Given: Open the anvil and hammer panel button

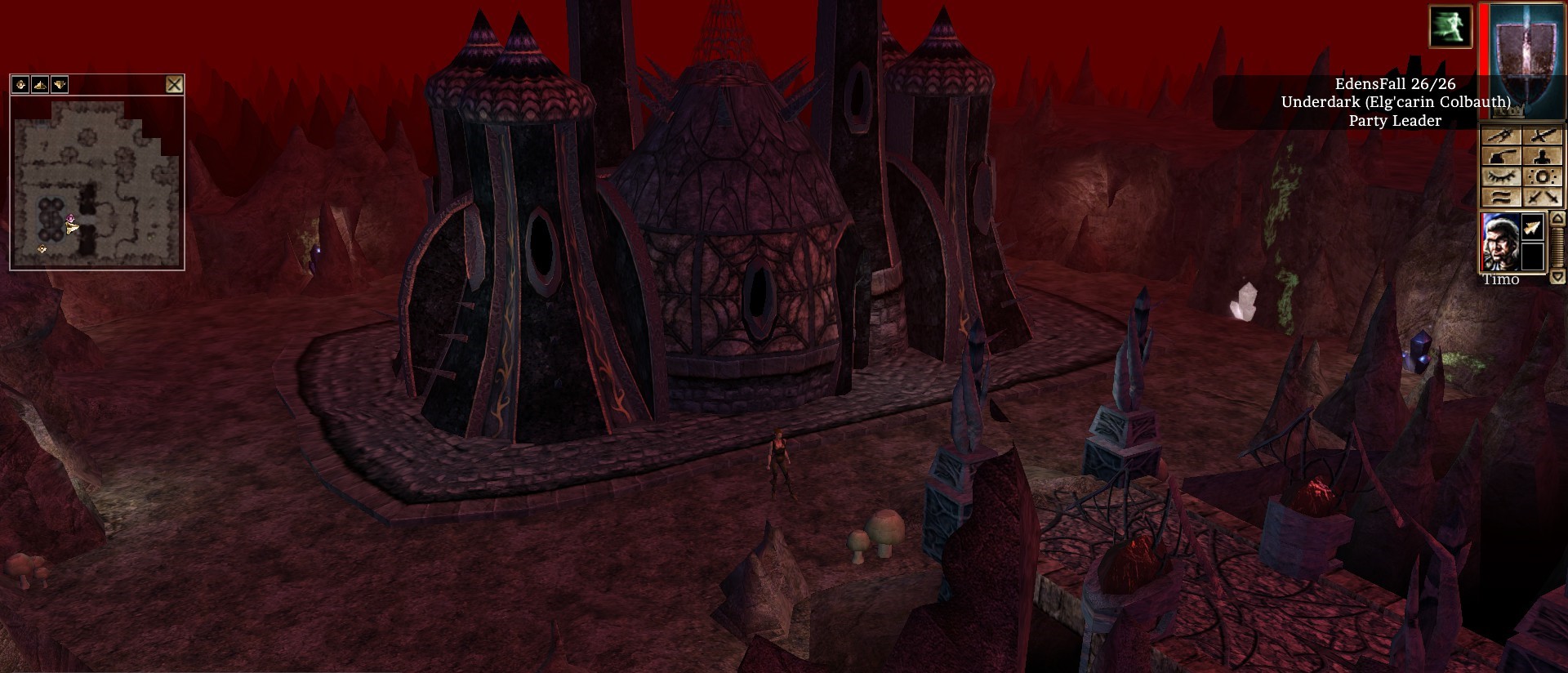Looking at the screenshot, I should coord(1501,157).
